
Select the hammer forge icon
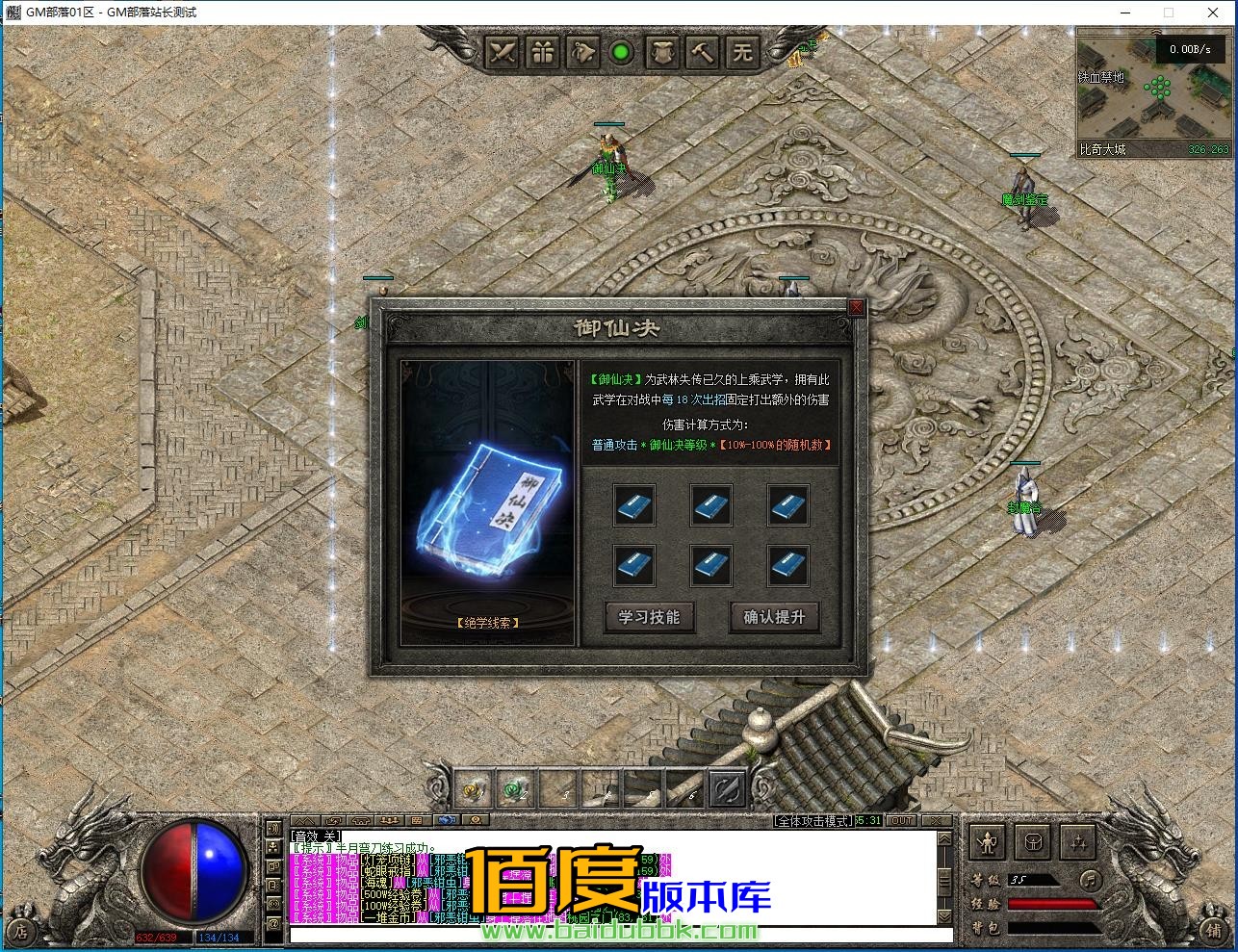coord(702,53)
